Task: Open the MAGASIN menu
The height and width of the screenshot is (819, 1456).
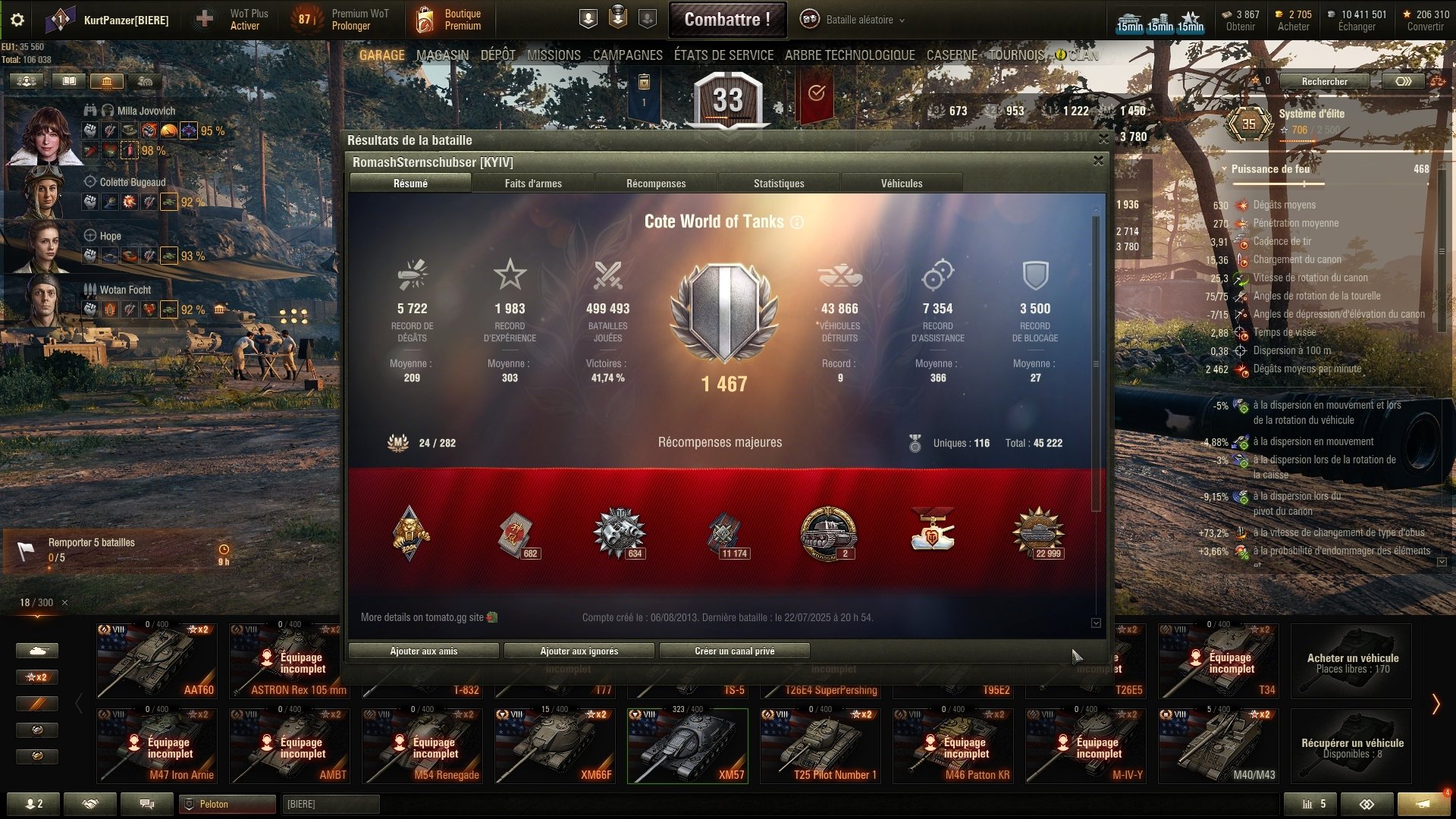Action: [x=442, y=55]
